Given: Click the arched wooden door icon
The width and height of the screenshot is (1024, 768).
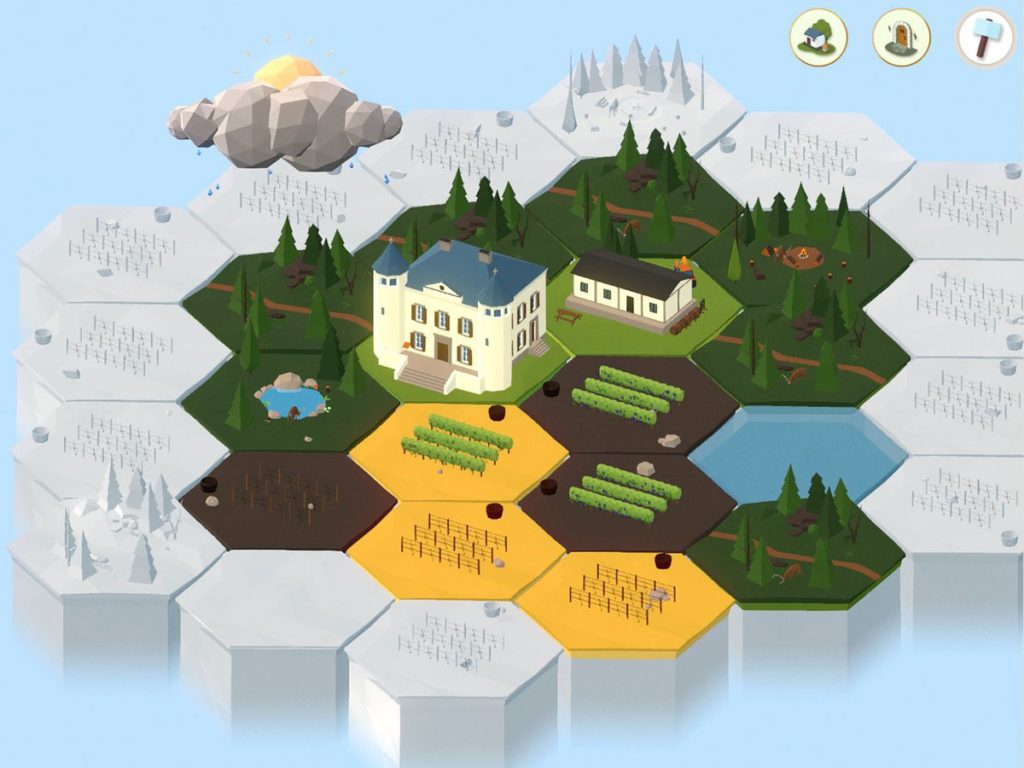Looking at the screenshot, I should pyautogui.click(x=901, y=37).
